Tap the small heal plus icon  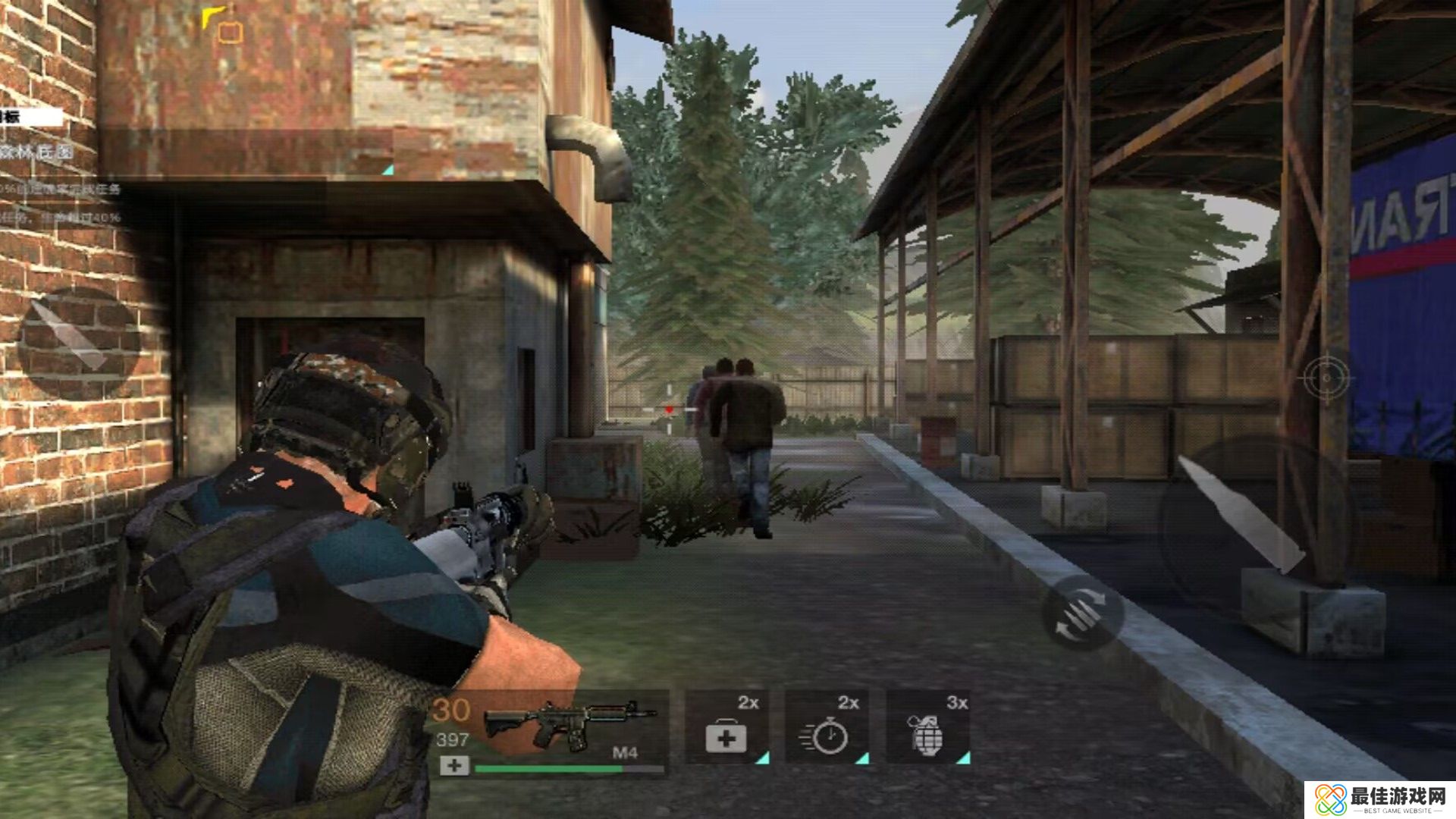pos(454,766)
